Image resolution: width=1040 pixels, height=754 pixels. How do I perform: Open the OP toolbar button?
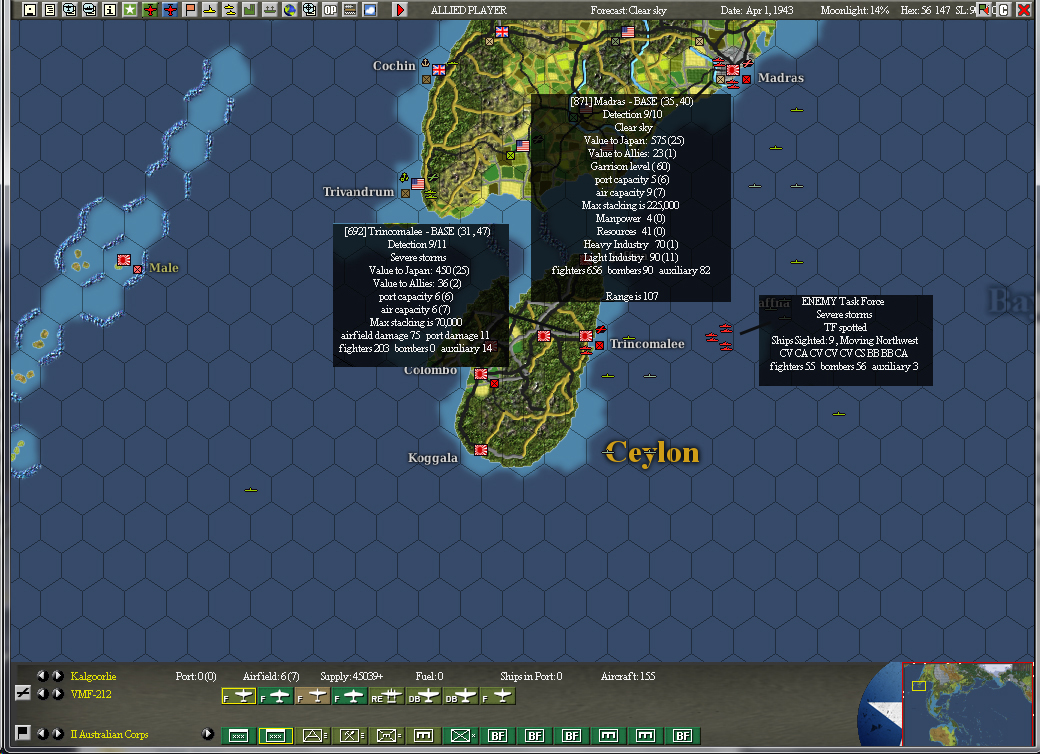[330, 10]
